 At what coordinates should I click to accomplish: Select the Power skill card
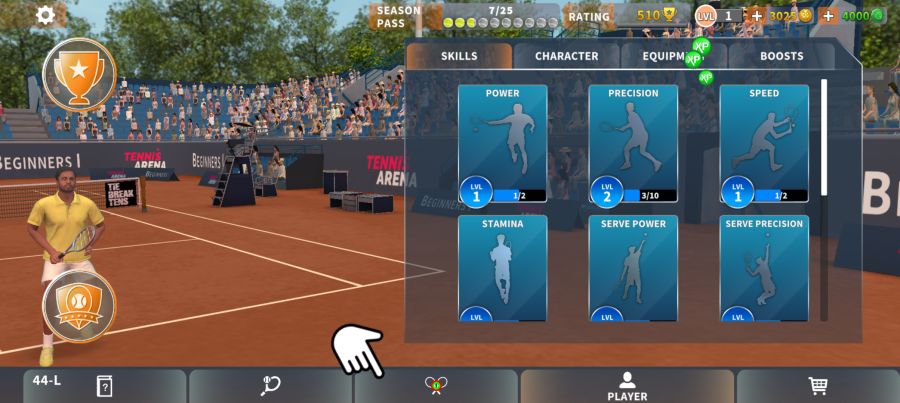502,144
